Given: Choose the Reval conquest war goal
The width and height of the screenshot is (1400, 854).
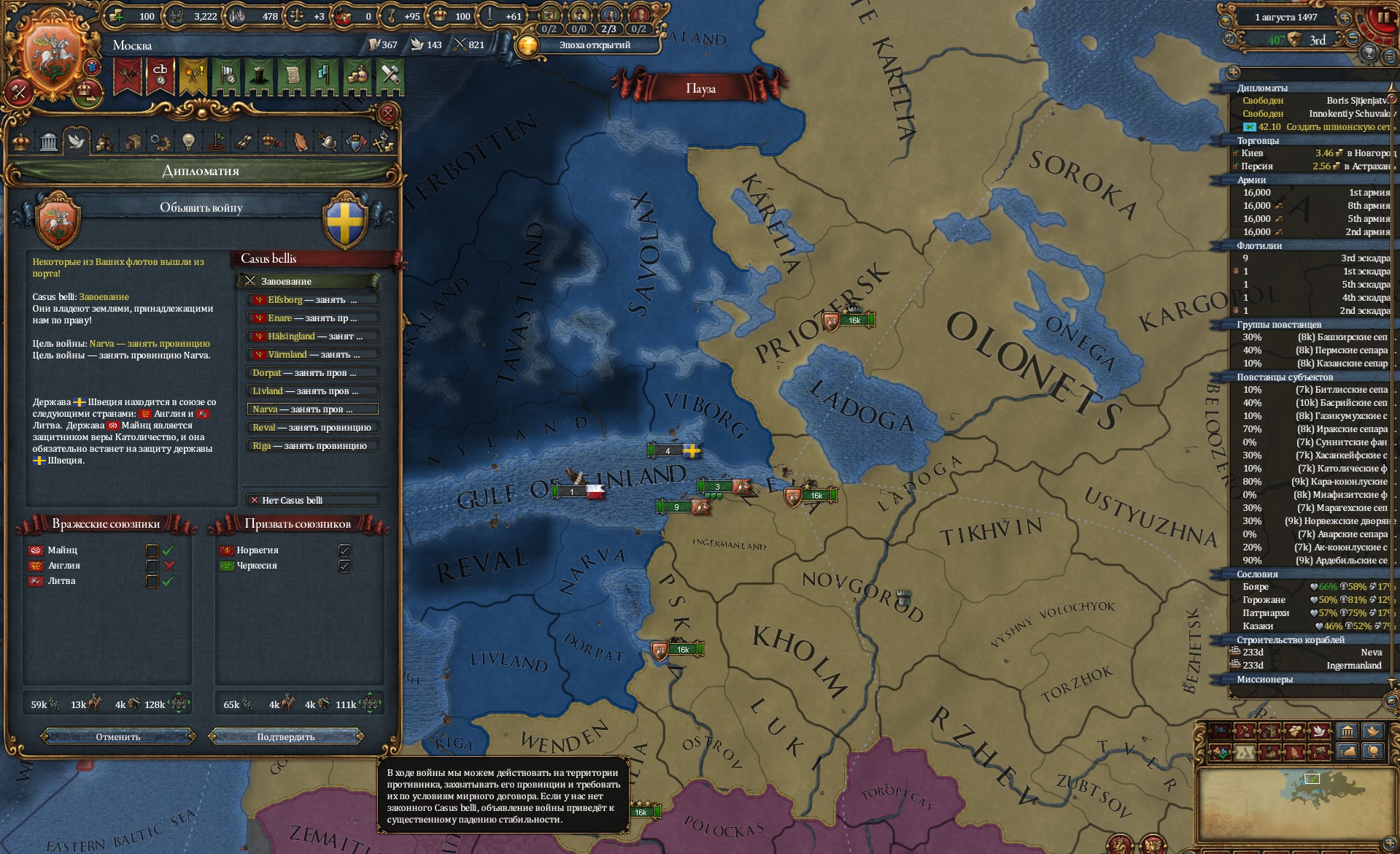Looking at the screenshot, I should click(x=312, y=428).
